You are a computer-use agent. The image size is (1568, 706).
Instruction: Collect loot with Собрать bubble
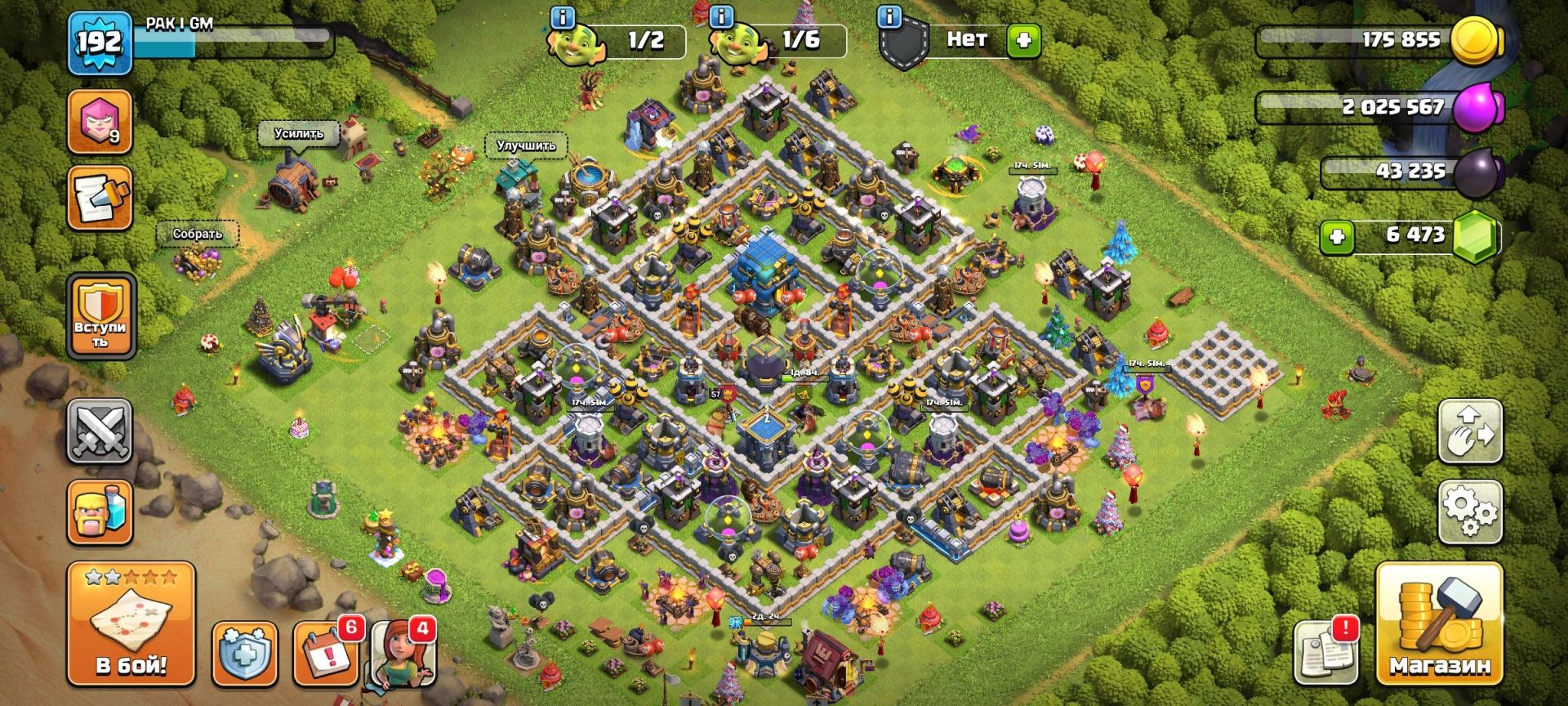click(197, 235)
